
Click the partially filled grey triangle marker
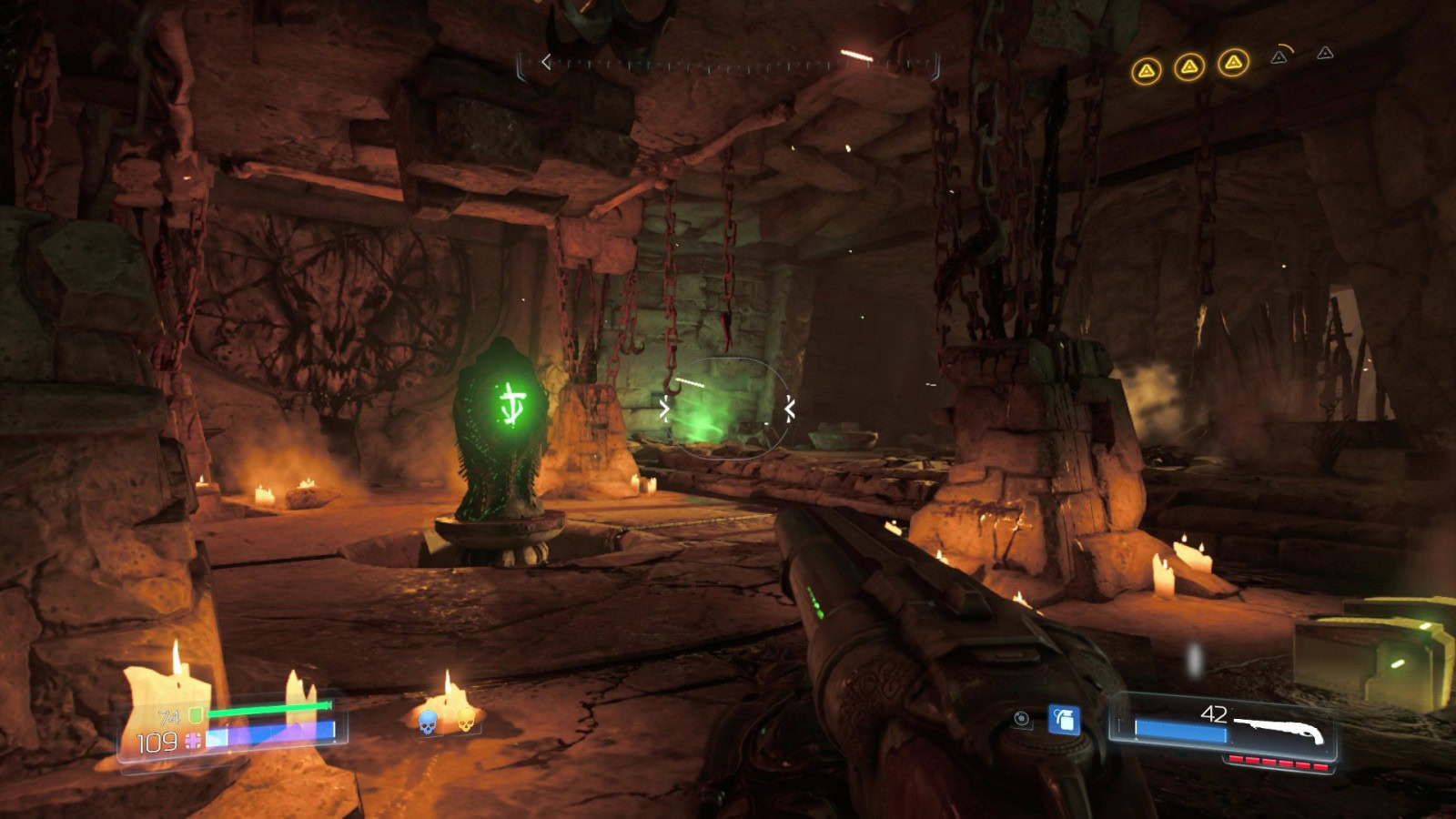(x=1279, y=56)
